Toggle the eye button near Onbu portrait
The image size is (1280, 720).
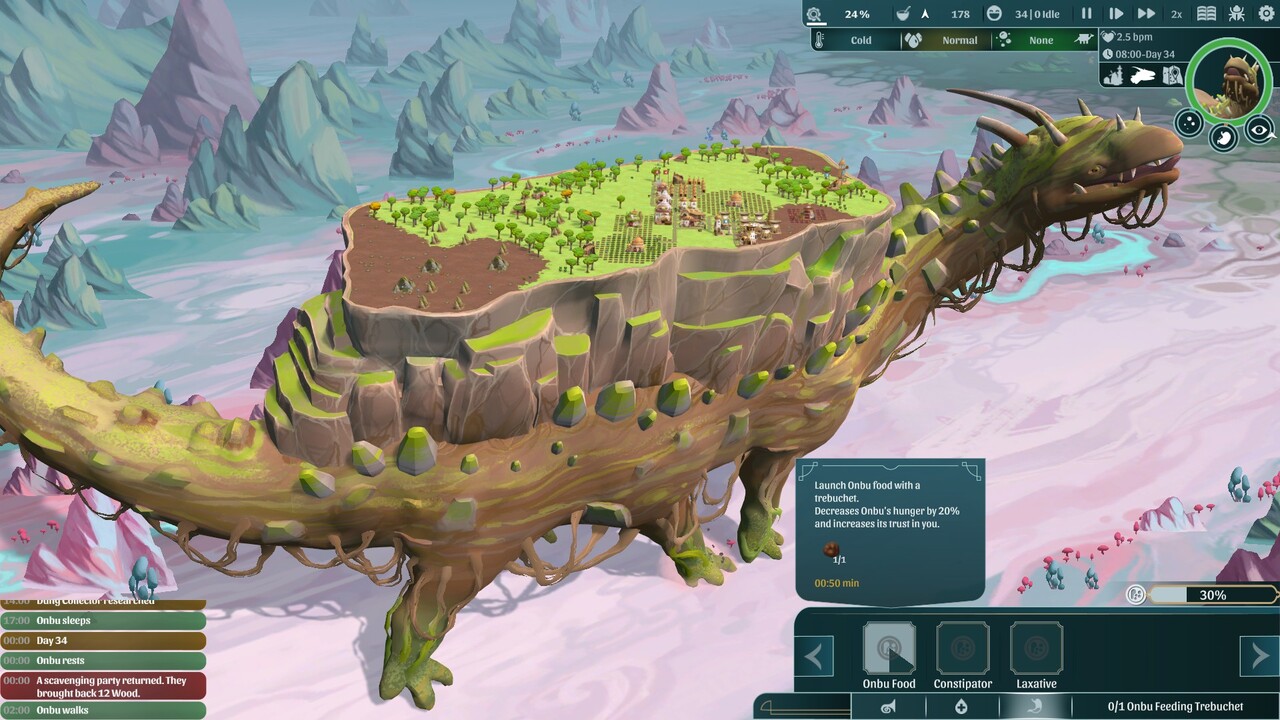click(1260, 129)
